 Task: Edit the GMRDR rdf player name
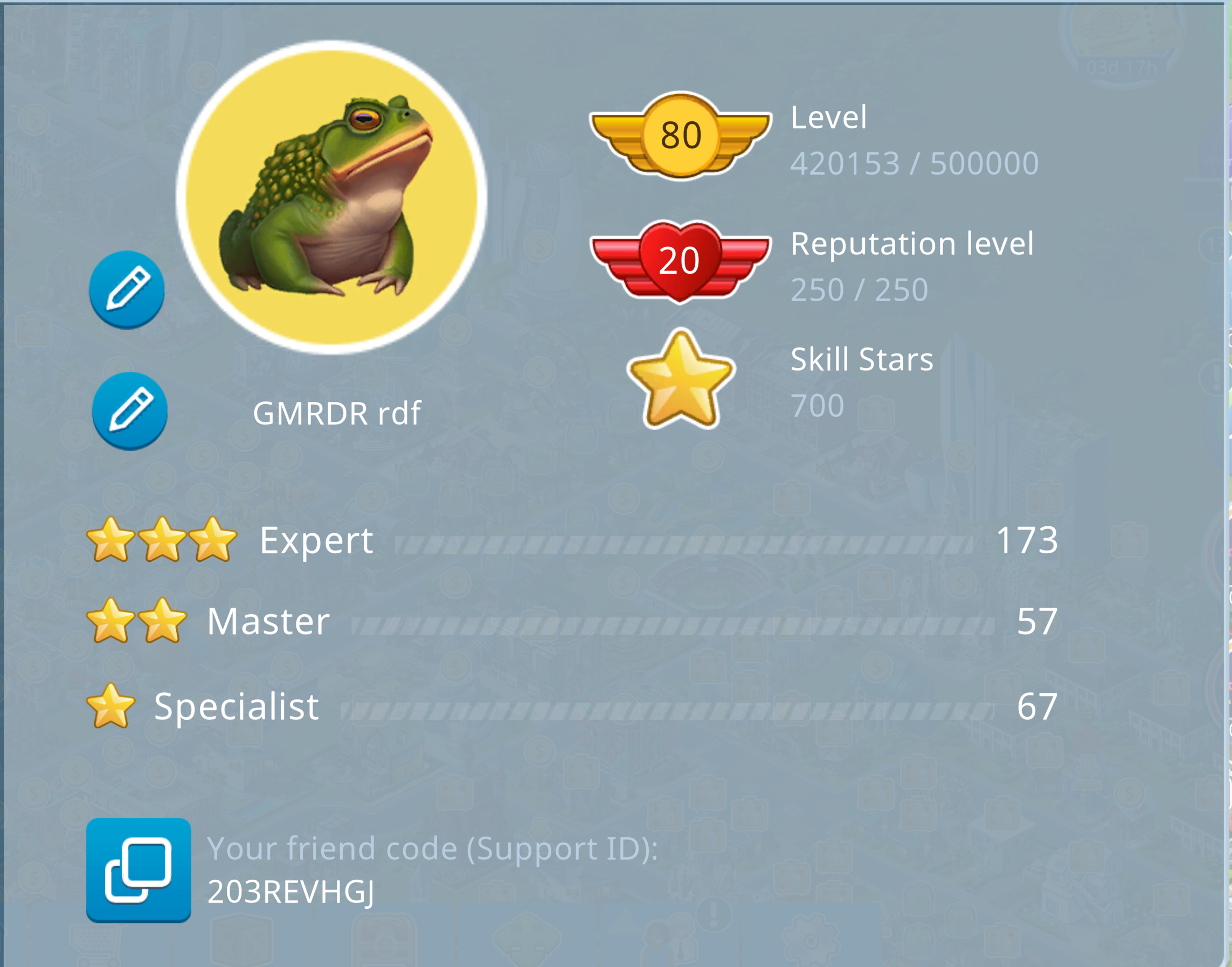coord(130,411)
